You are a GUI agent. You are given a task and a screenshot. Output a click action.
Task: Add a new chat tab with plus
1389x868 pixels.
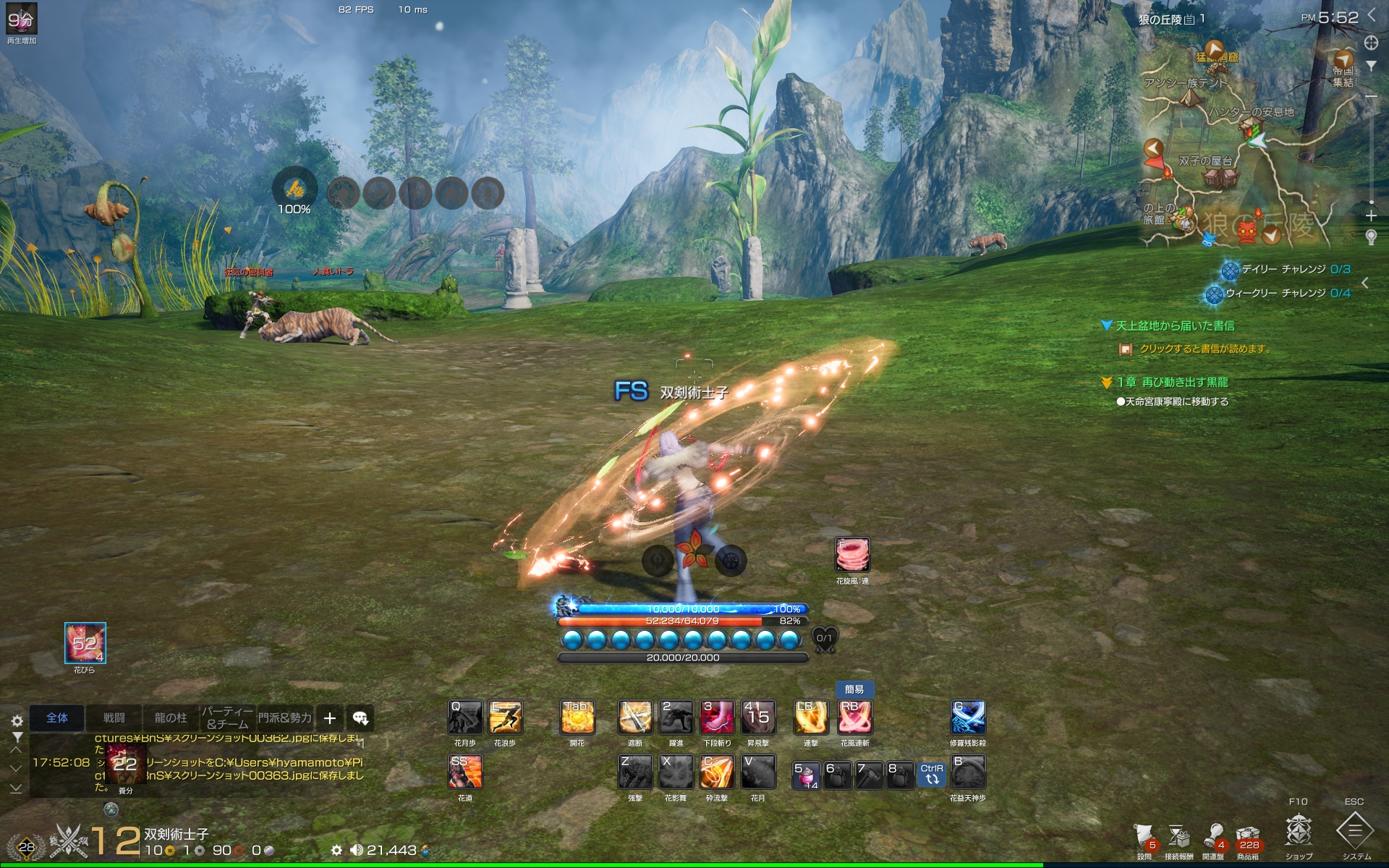330,718
